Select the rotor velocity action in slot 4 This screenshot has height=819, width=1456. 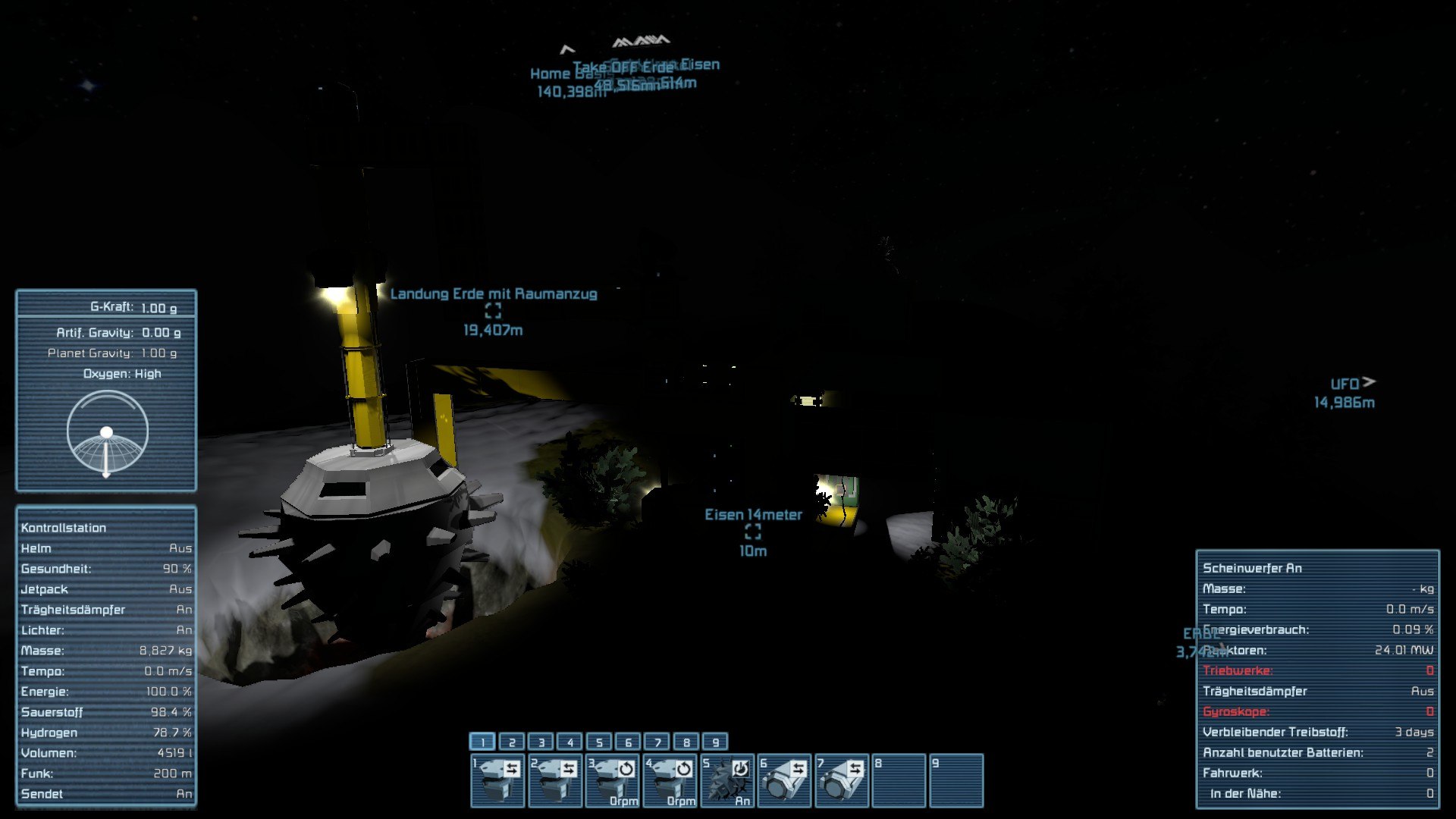670,780
